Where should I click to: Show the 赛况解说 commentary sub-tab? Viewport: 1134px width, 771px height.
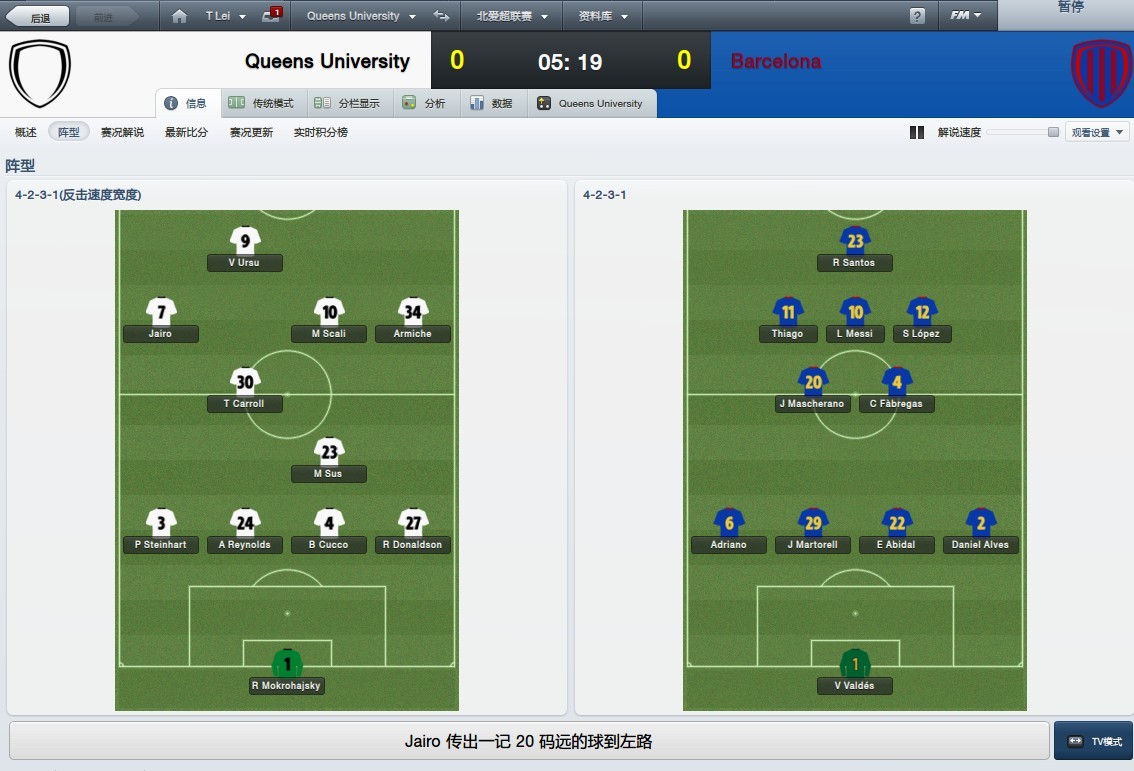point(122,132)
